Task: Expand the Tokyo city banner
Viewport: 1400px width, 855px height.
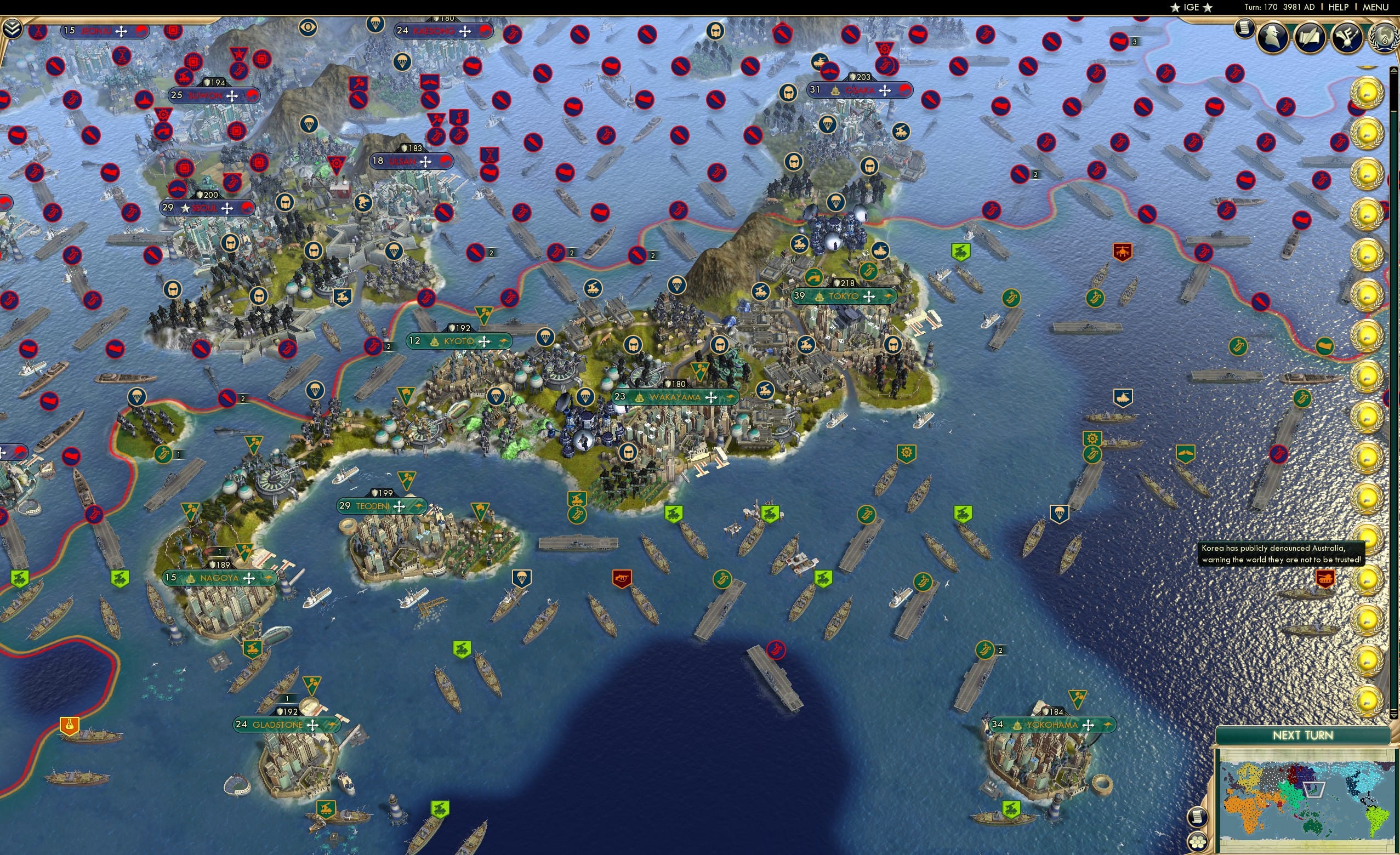Action: coord(843,296)
